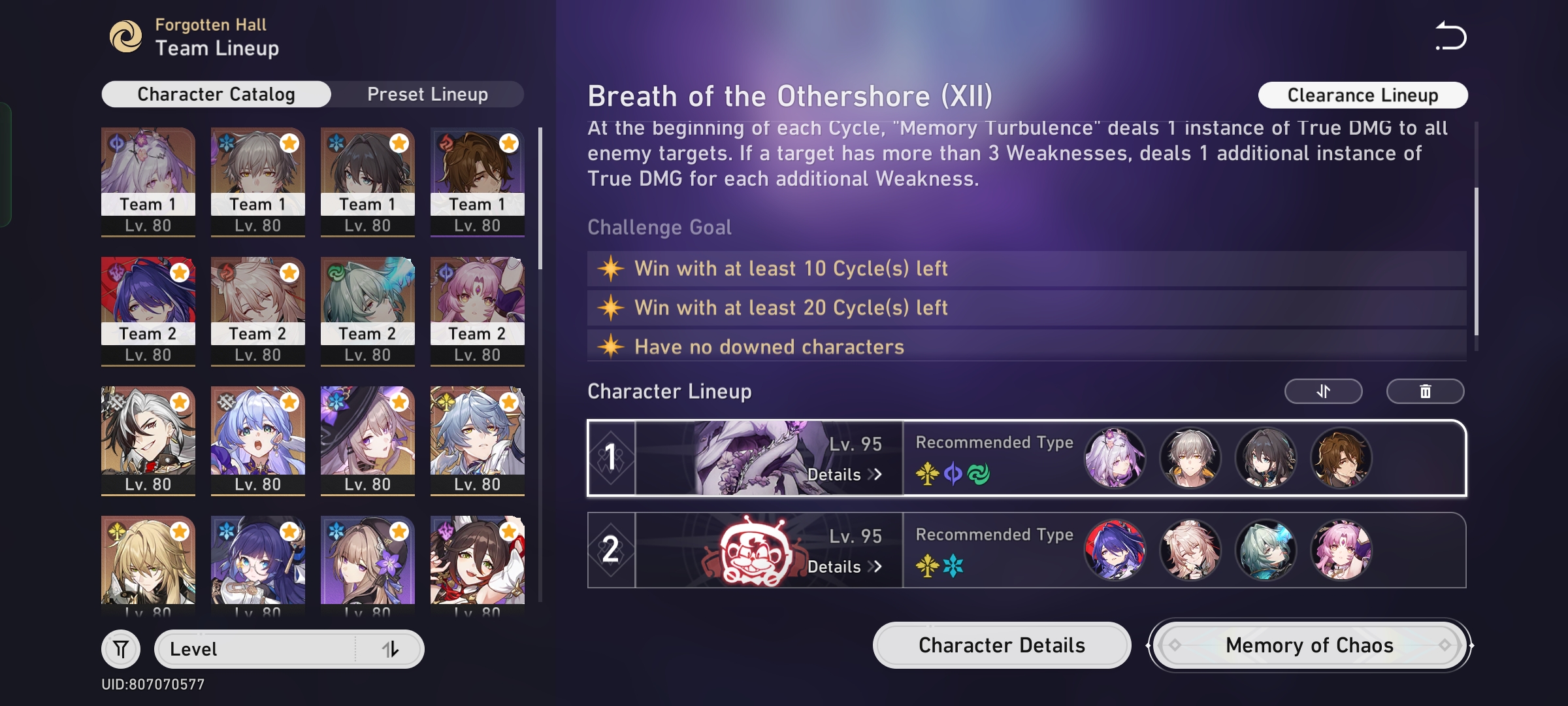The image size is (1568, 706).
Task: Click the swap team order icon
Action: coord(1322,391)
